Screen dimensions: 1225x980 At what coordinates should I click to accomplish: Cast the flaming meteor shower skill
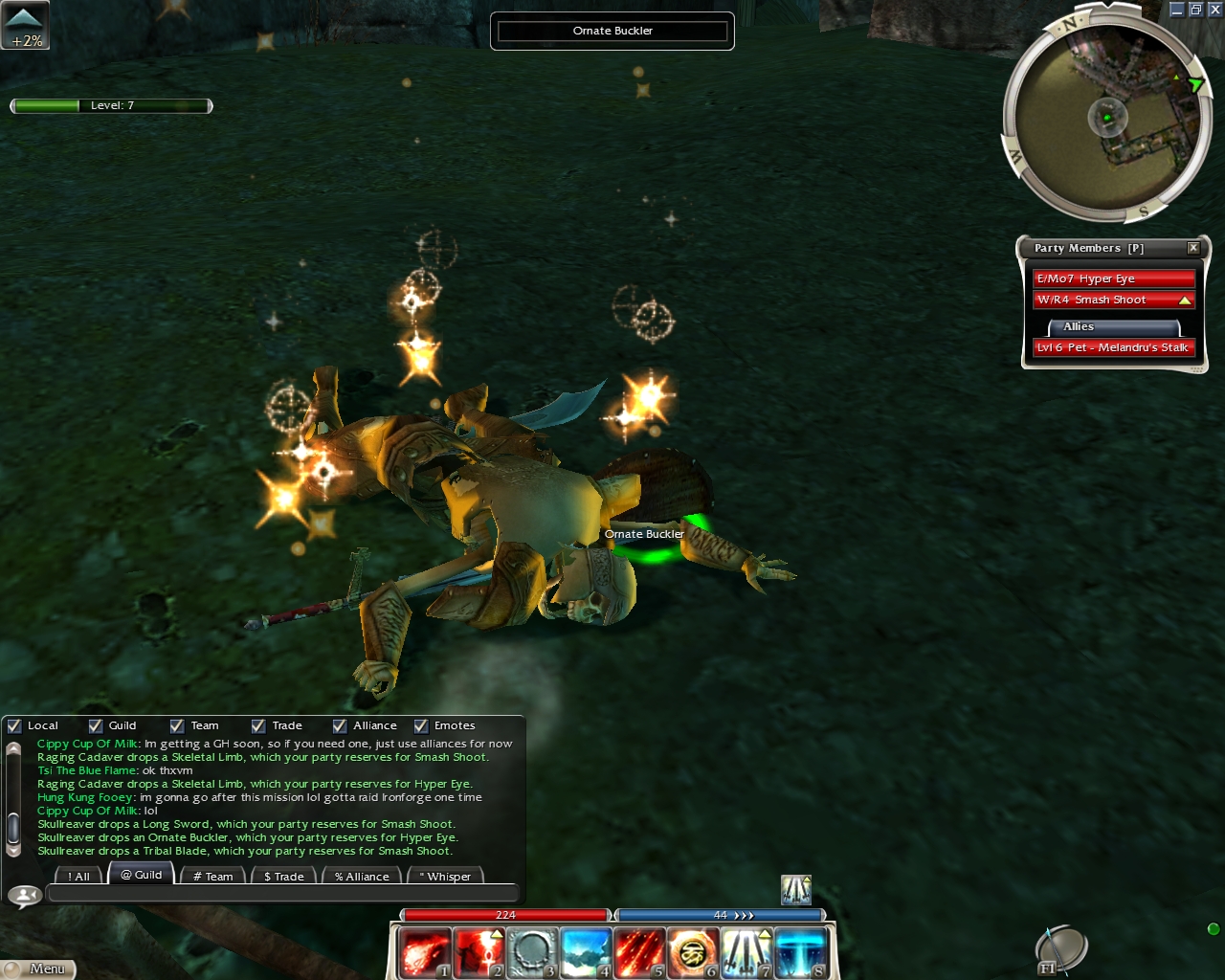pyautogui.click(x=638, y=953)
